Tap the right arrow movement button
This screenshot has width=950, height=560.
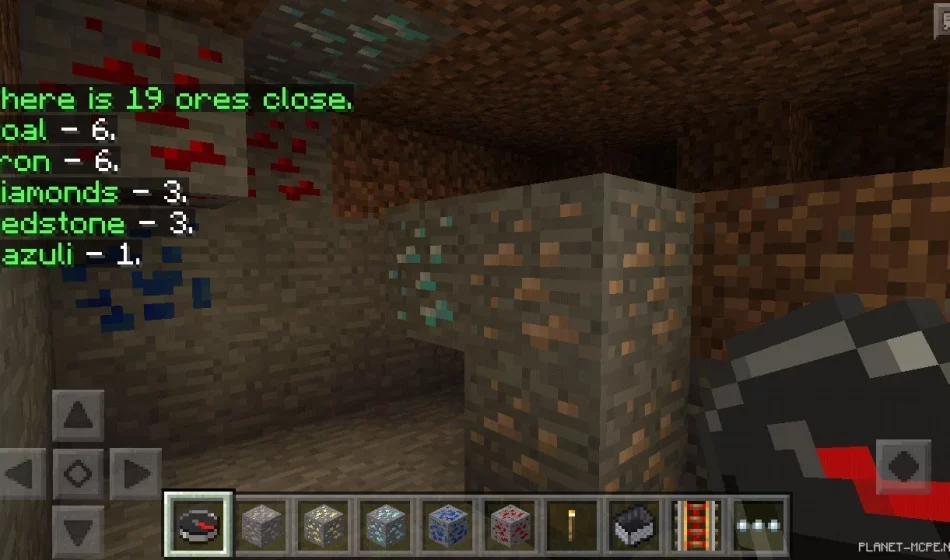[134, 472]
